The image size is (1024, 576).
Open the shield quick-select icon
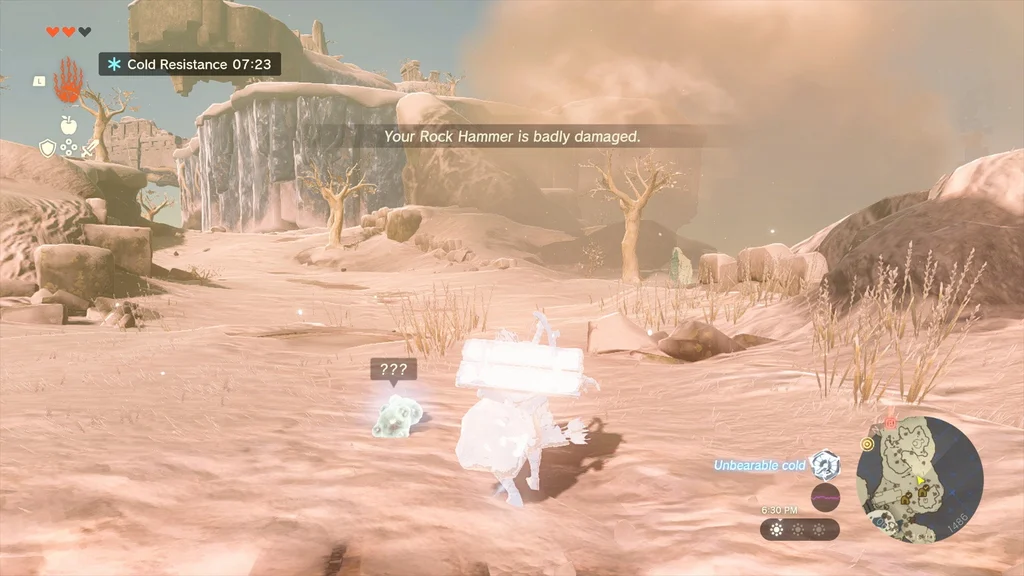[x=47, y=149]
